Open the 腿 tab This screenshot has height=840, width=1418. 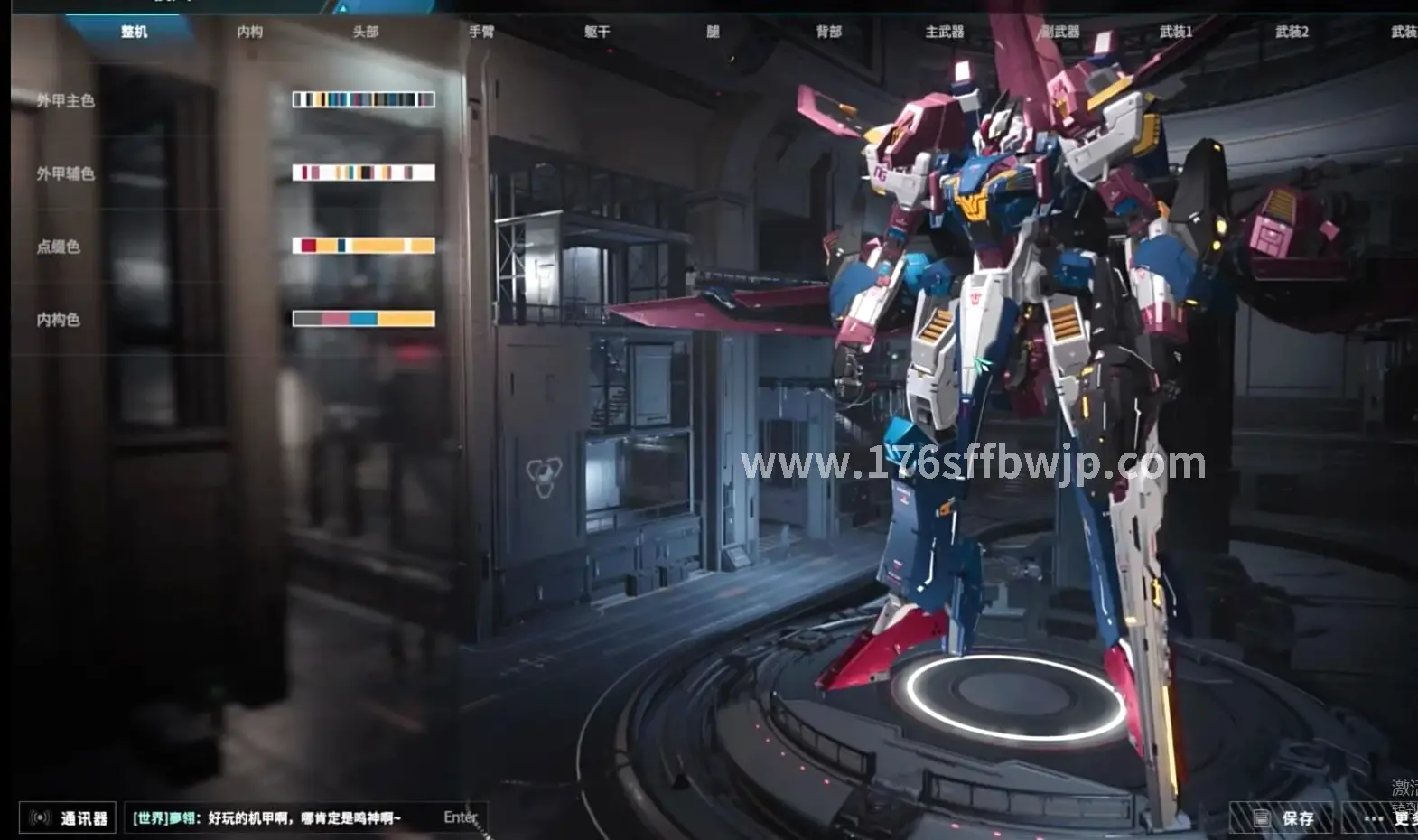713,32
